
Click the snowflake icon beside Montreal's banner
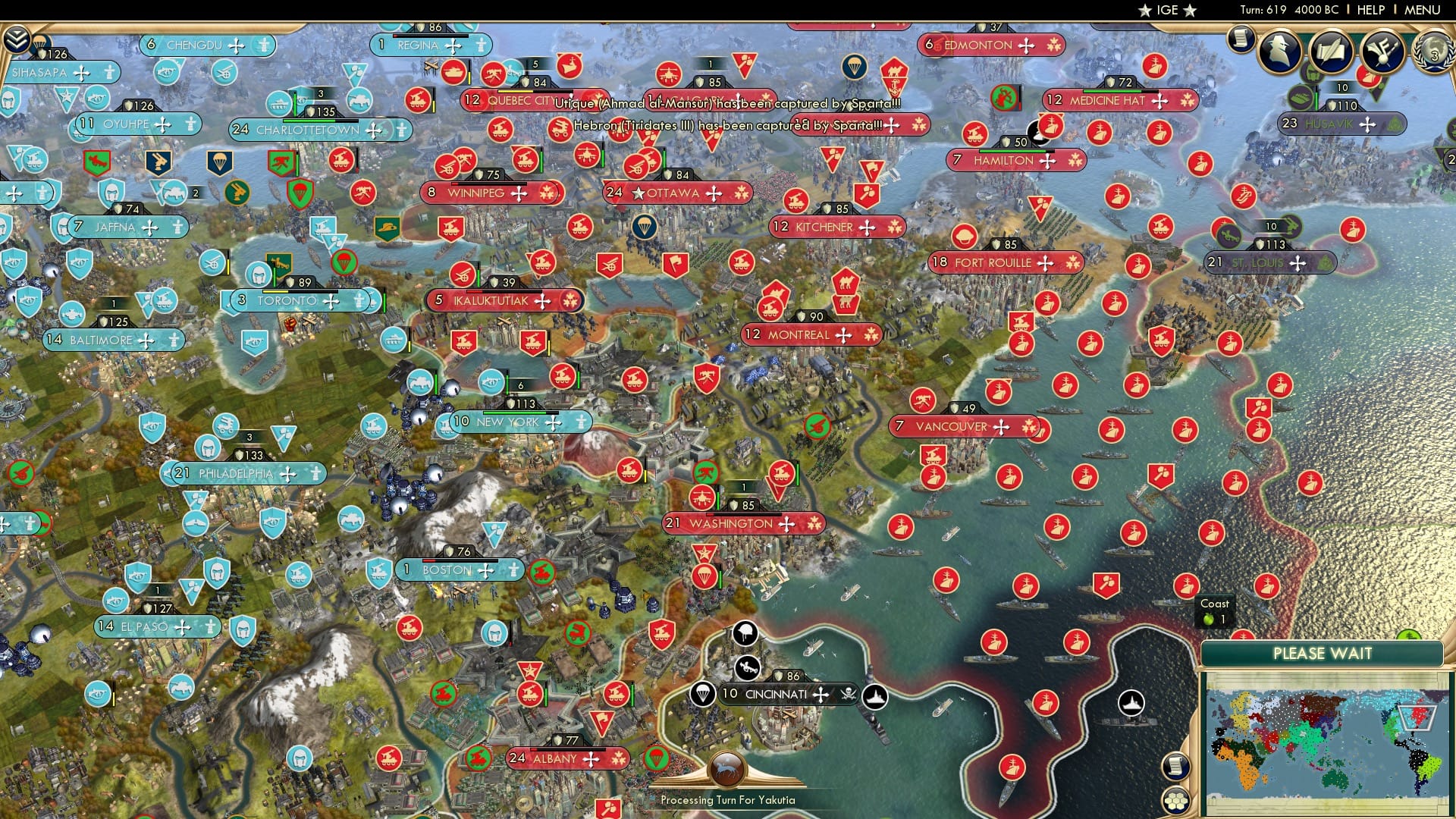click(871, 335)
